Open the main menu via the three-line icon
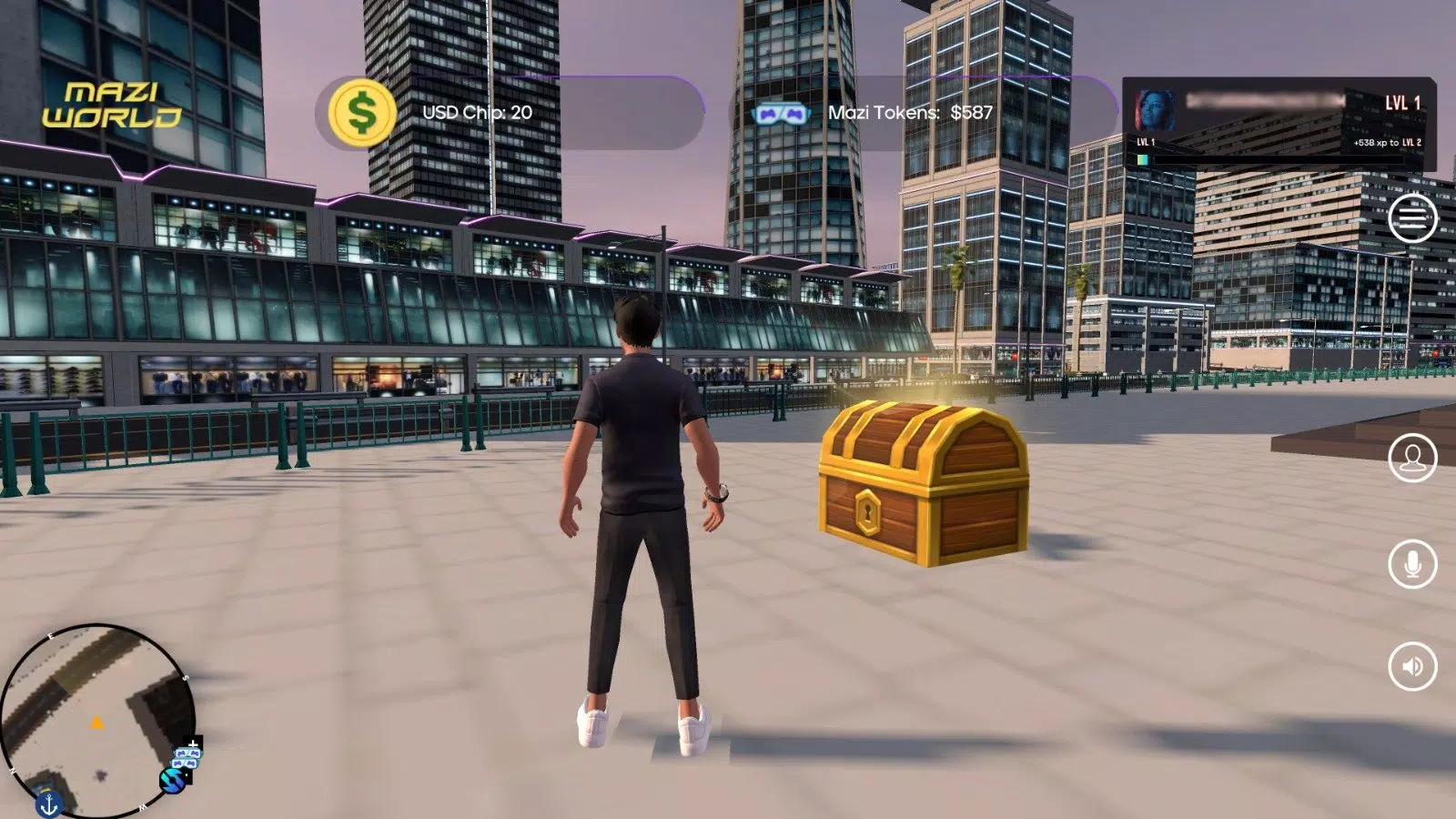The height and width of the screenshot is (819, 1456). point(1411,217)
